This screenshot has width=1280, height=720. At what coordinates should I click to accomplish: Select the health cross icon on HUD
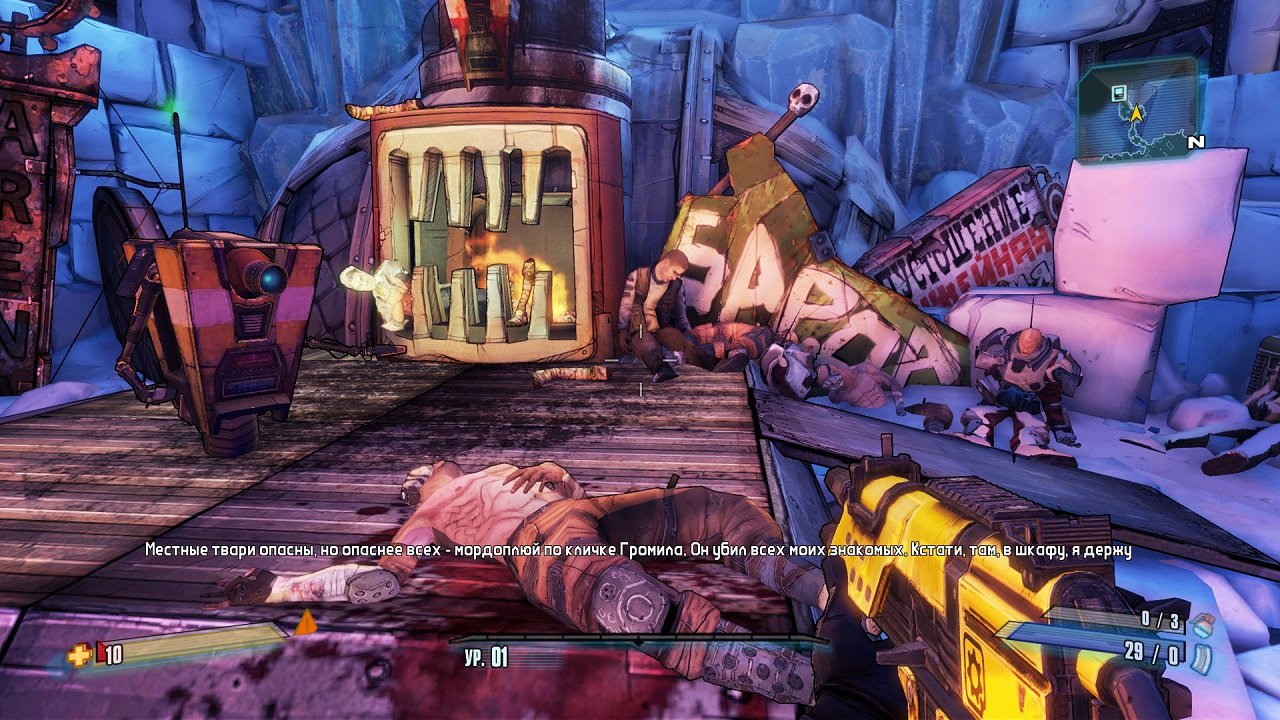tap(79, 655)
